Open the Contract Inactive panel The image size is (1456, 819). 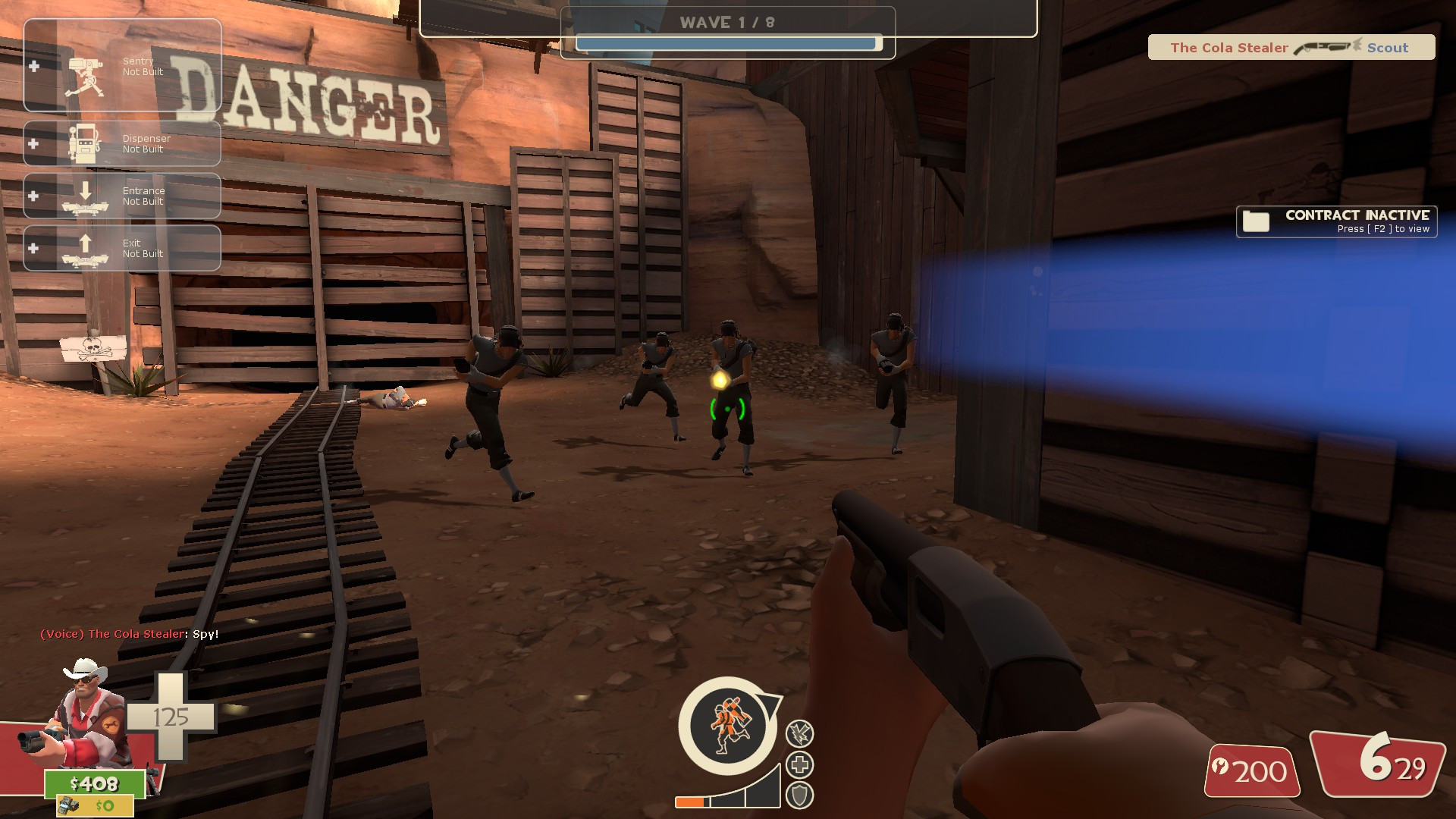[x=1337, y=221]
